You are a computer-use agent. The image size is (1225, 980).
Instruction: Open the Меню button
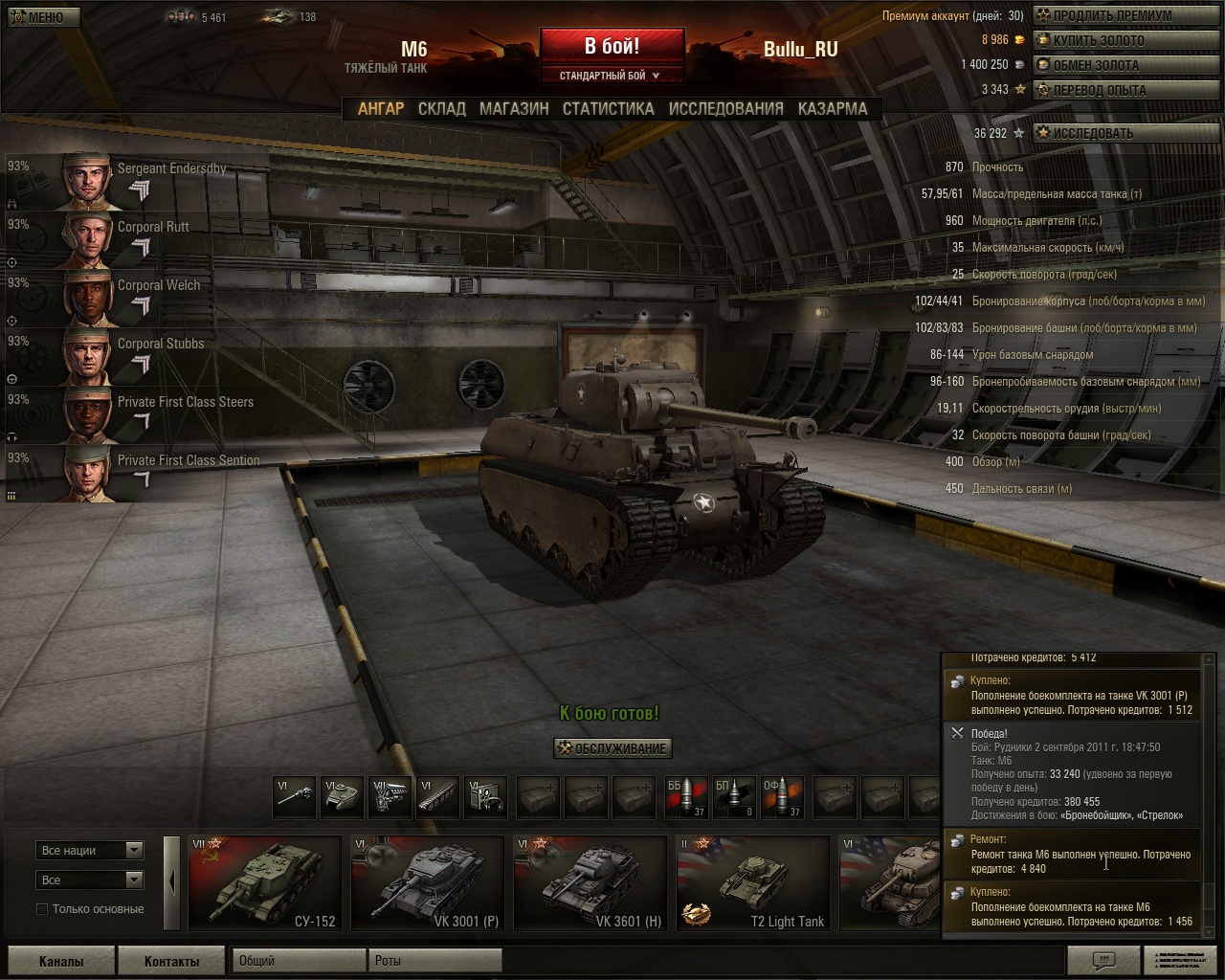pyautogui.click(x=43, y=16)
